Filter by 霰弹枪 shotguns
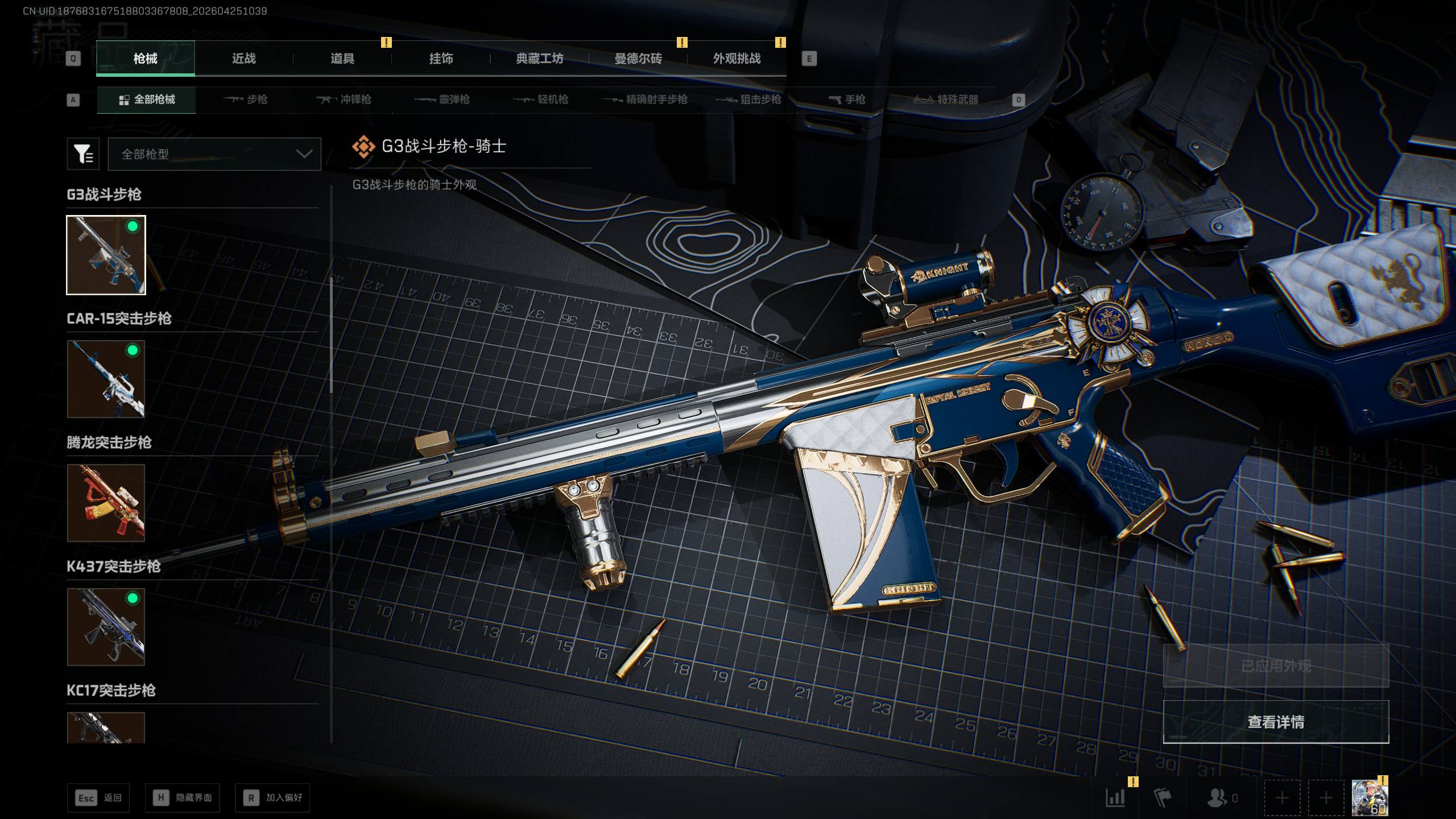Screen dimensions: 1456x819 [x=442, y=100]
